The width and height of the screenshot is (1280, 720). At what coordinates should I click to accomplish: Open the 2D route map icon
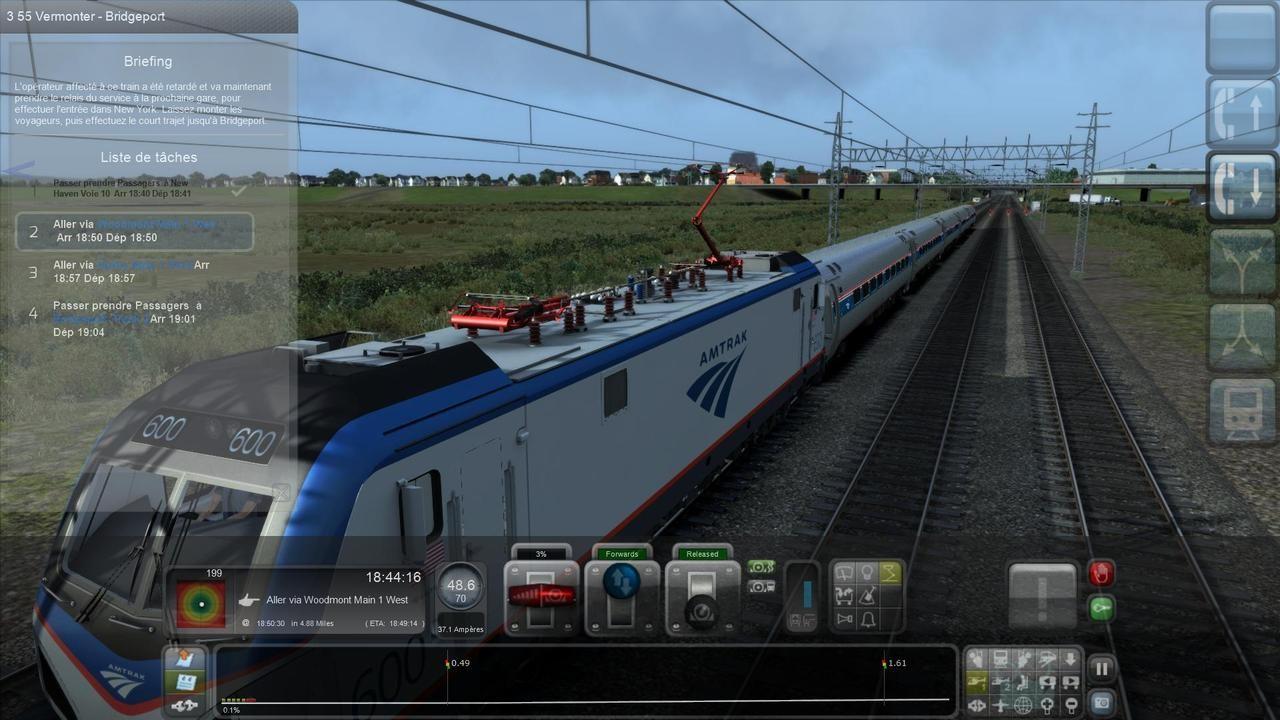(x=1000, y=659)
